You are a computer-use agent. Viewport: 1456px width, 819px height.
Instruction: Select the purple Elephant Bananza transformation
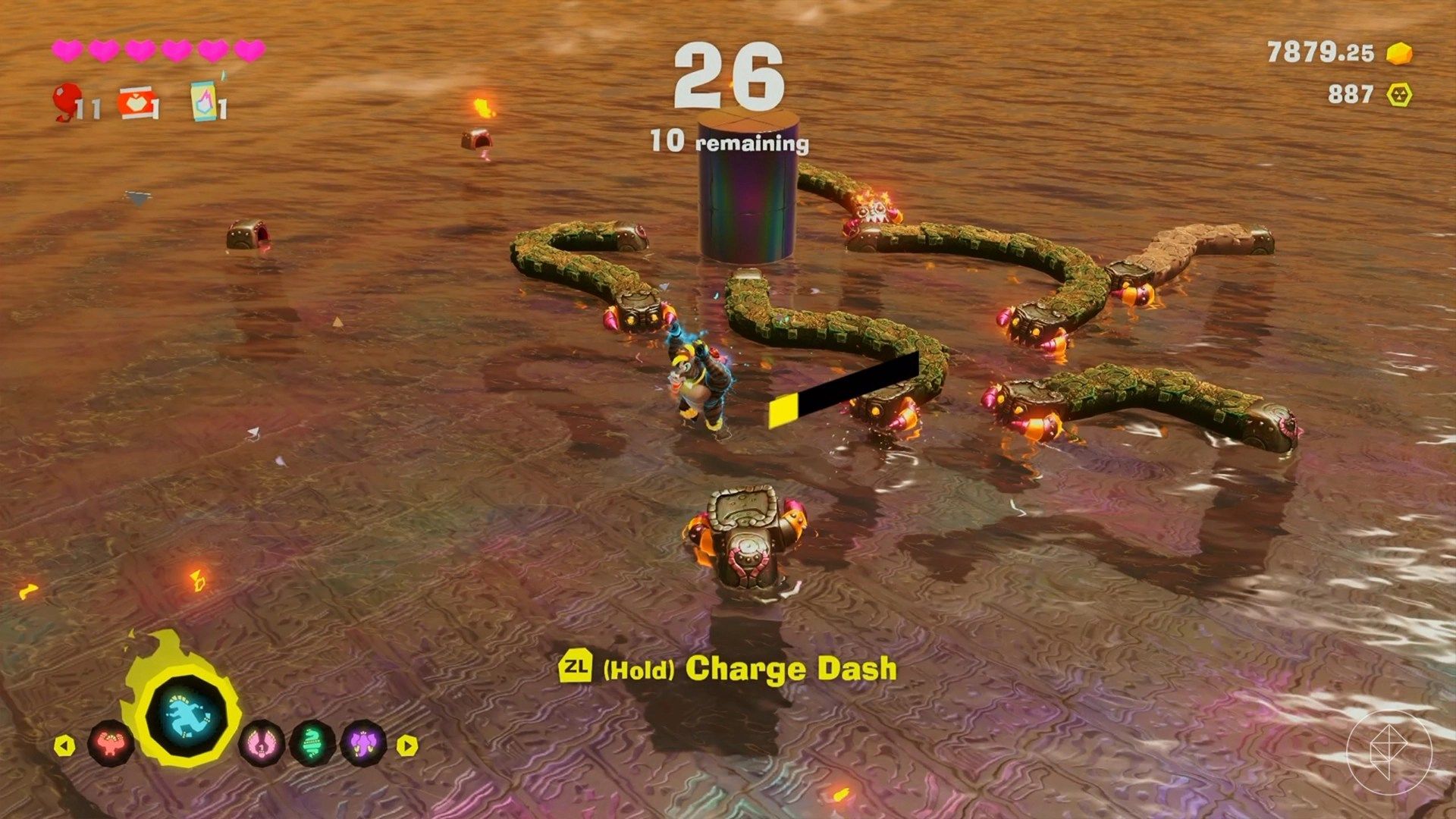click(362, 743)
